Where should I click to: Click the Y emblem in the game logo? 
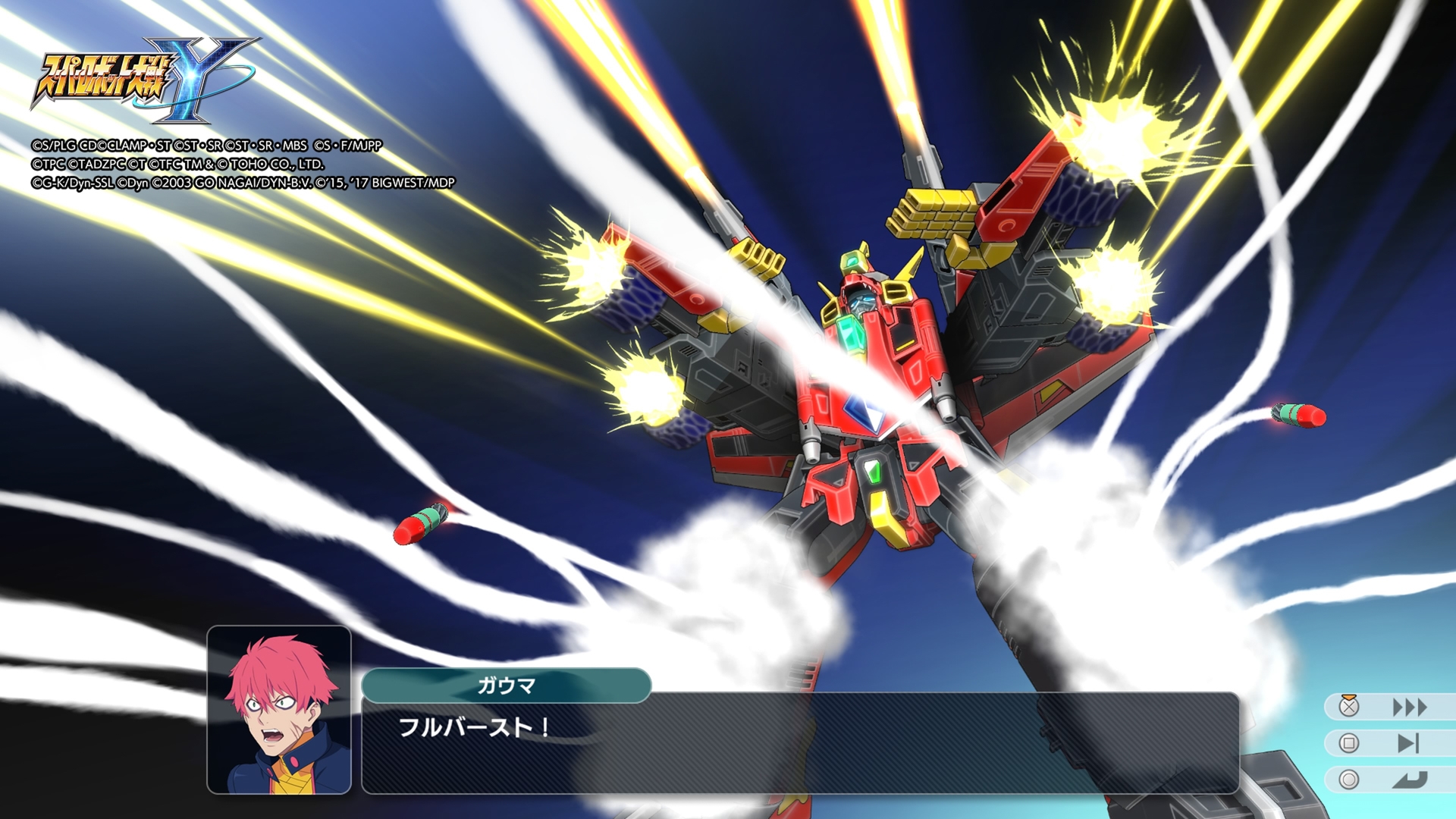pyautogui.click(x=193, y=76)
